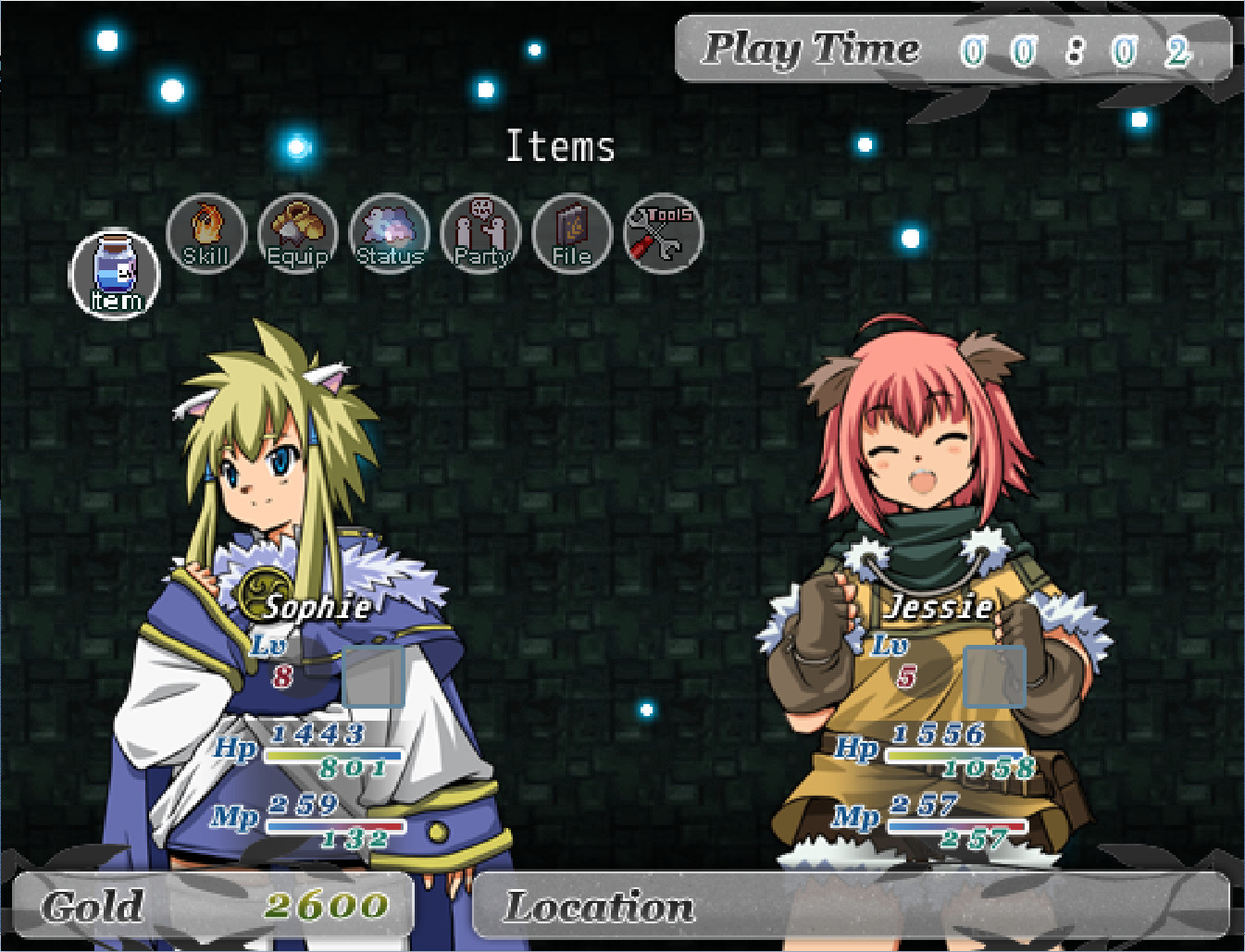
Task: Open the Item menu icon
Action: click(x=114, y=273)
